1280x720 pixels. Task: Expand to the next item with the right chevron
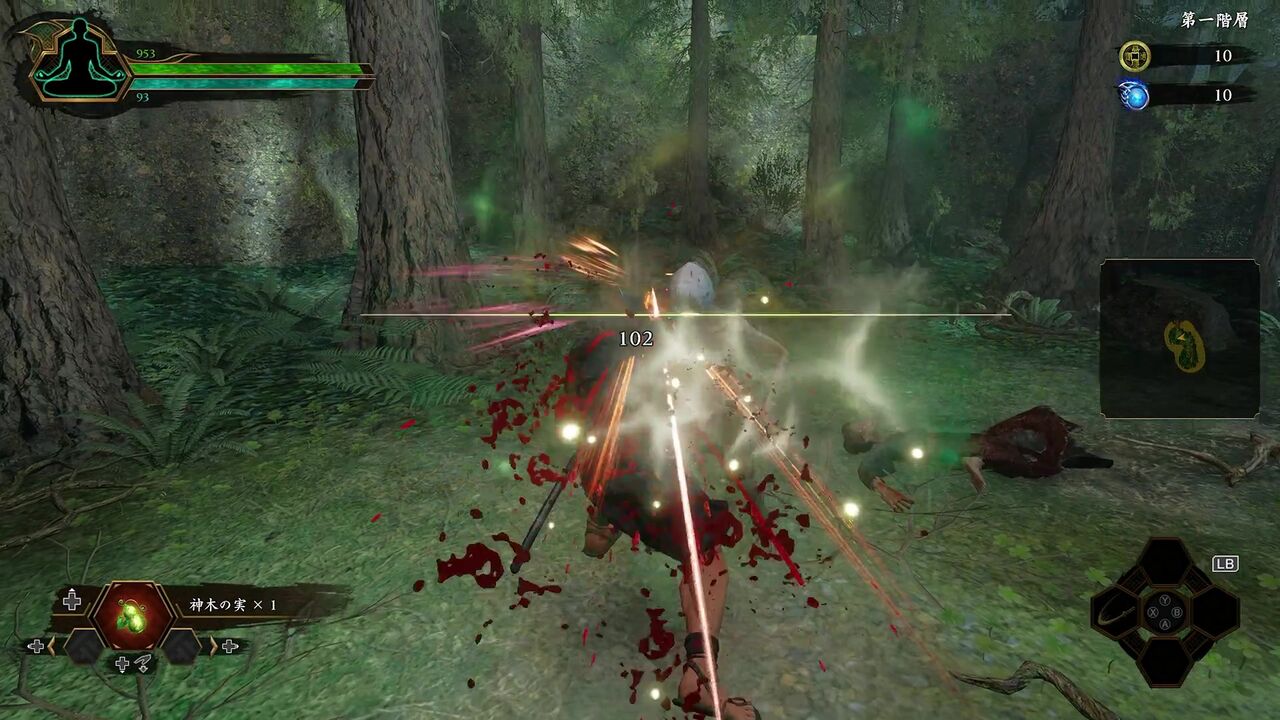[x=211, y=646]
